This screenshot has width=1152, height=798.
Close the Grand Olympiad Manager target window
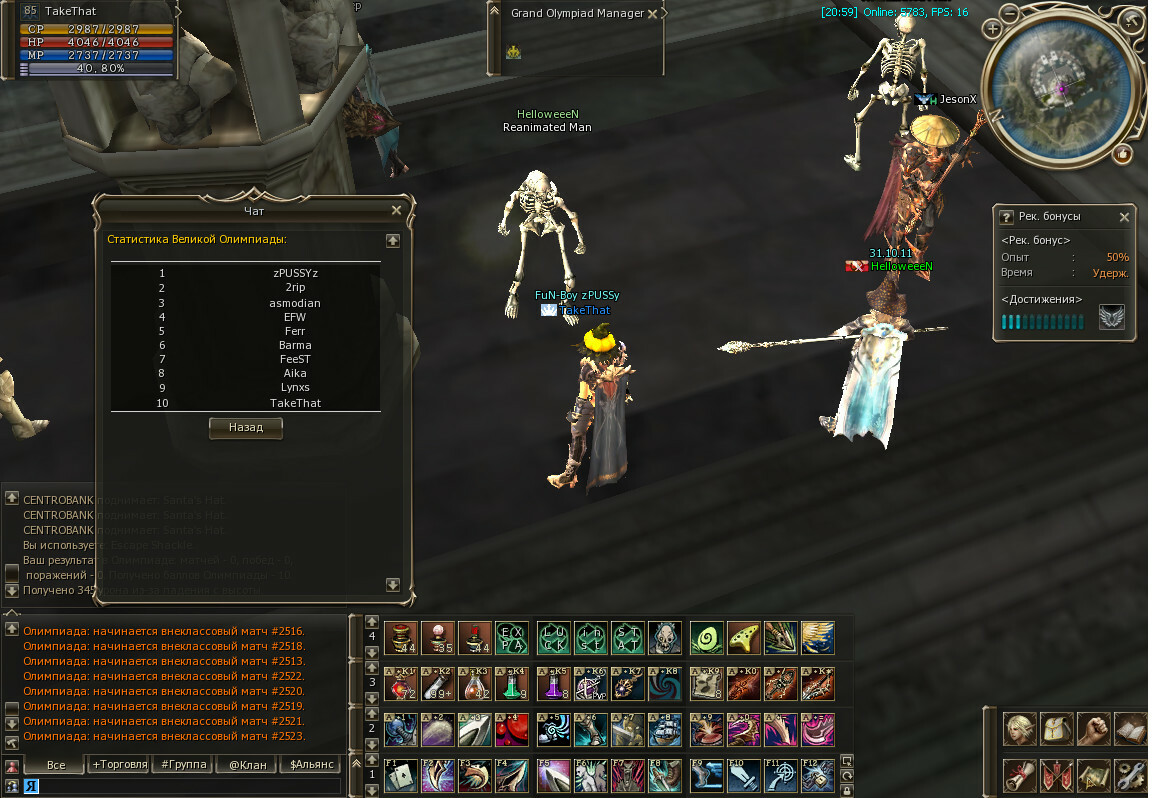653,14
